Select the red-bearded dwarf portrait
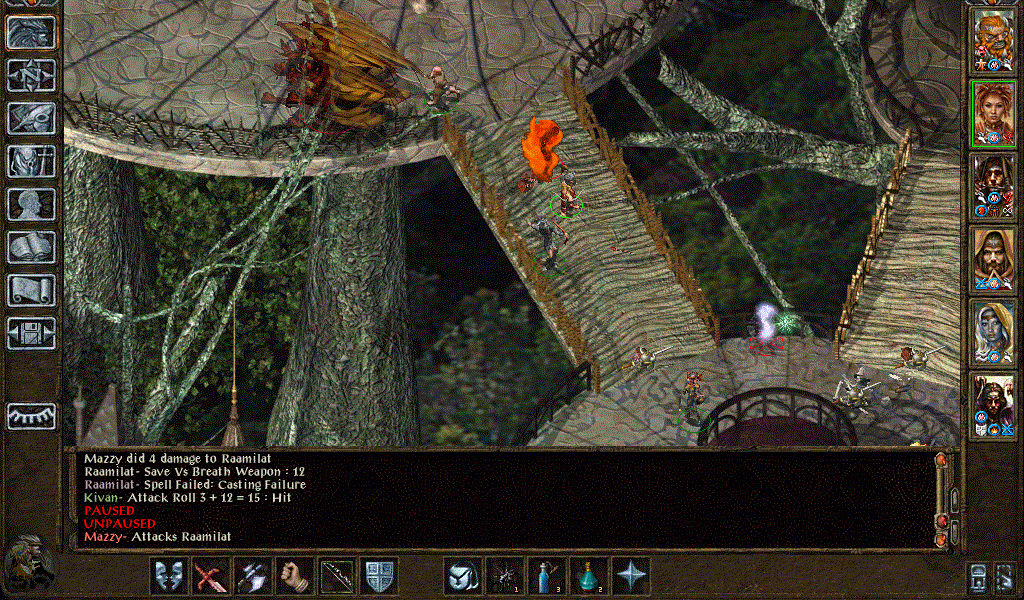 point(993,41)
